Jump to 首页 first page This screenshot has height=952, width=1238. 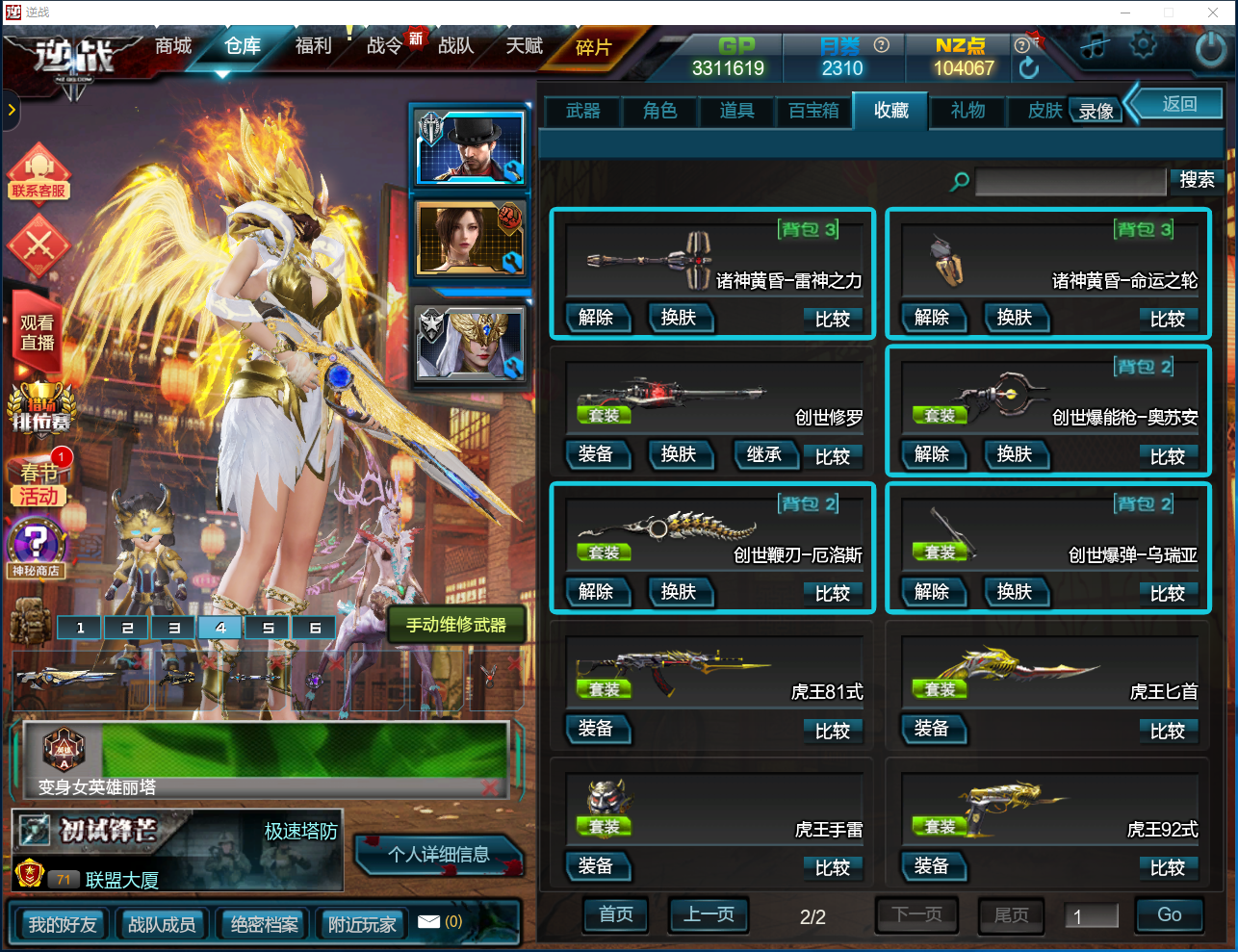[616, 915]
